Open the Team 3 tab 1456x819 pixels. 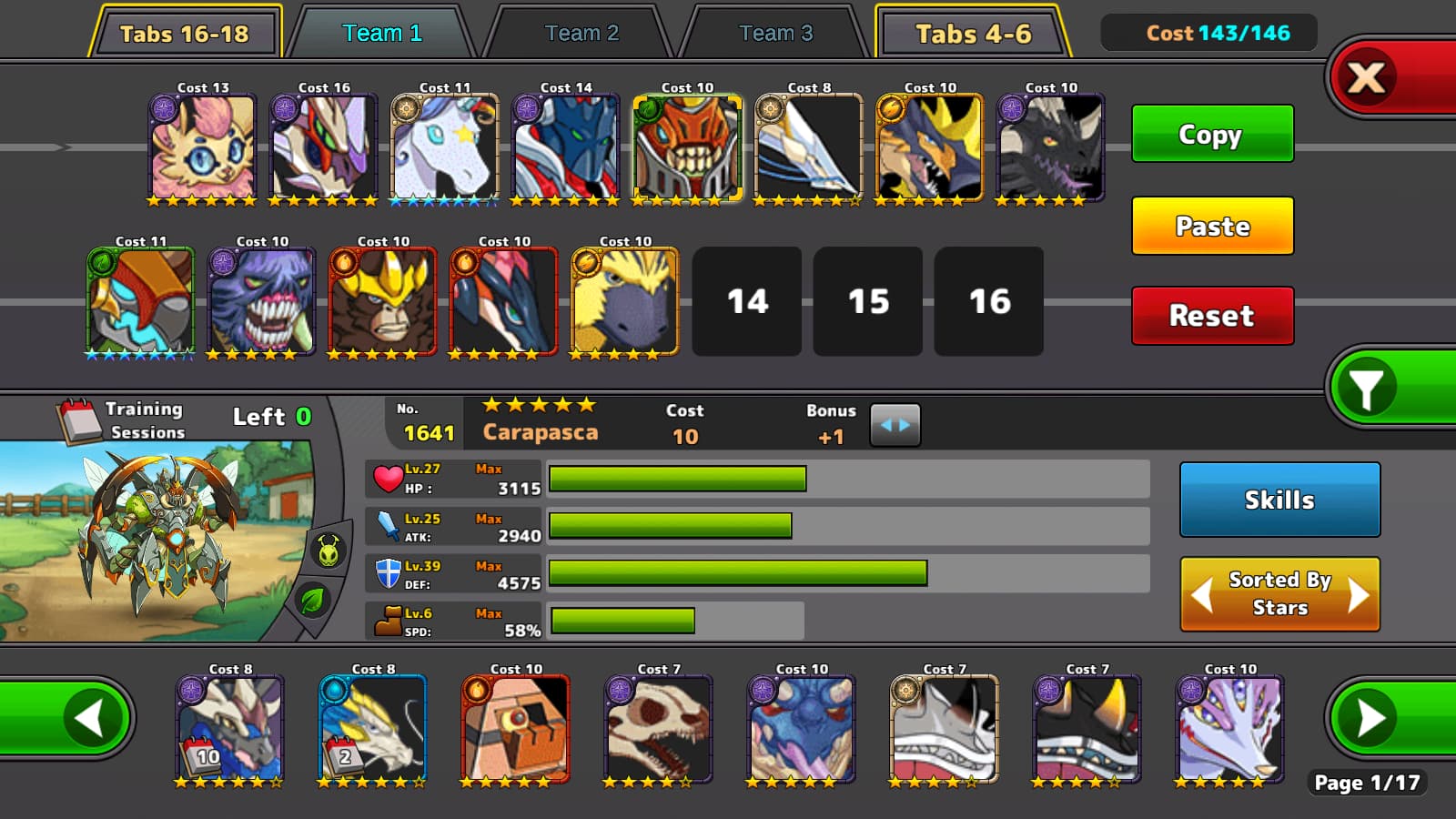click(x=775, y=34)
